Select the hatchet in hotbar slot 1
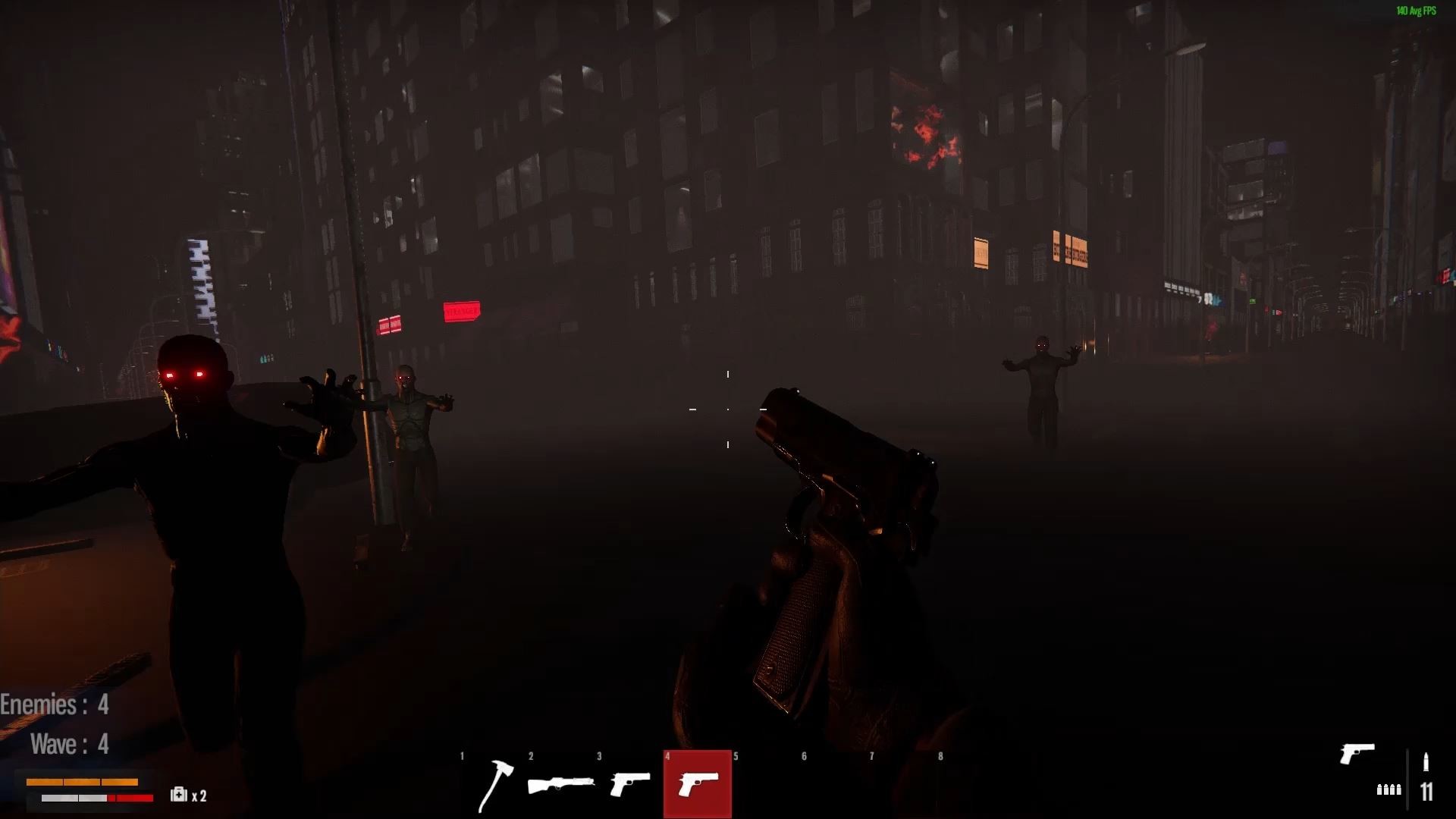Screen dimensions: 1456x819 [495, 783]
